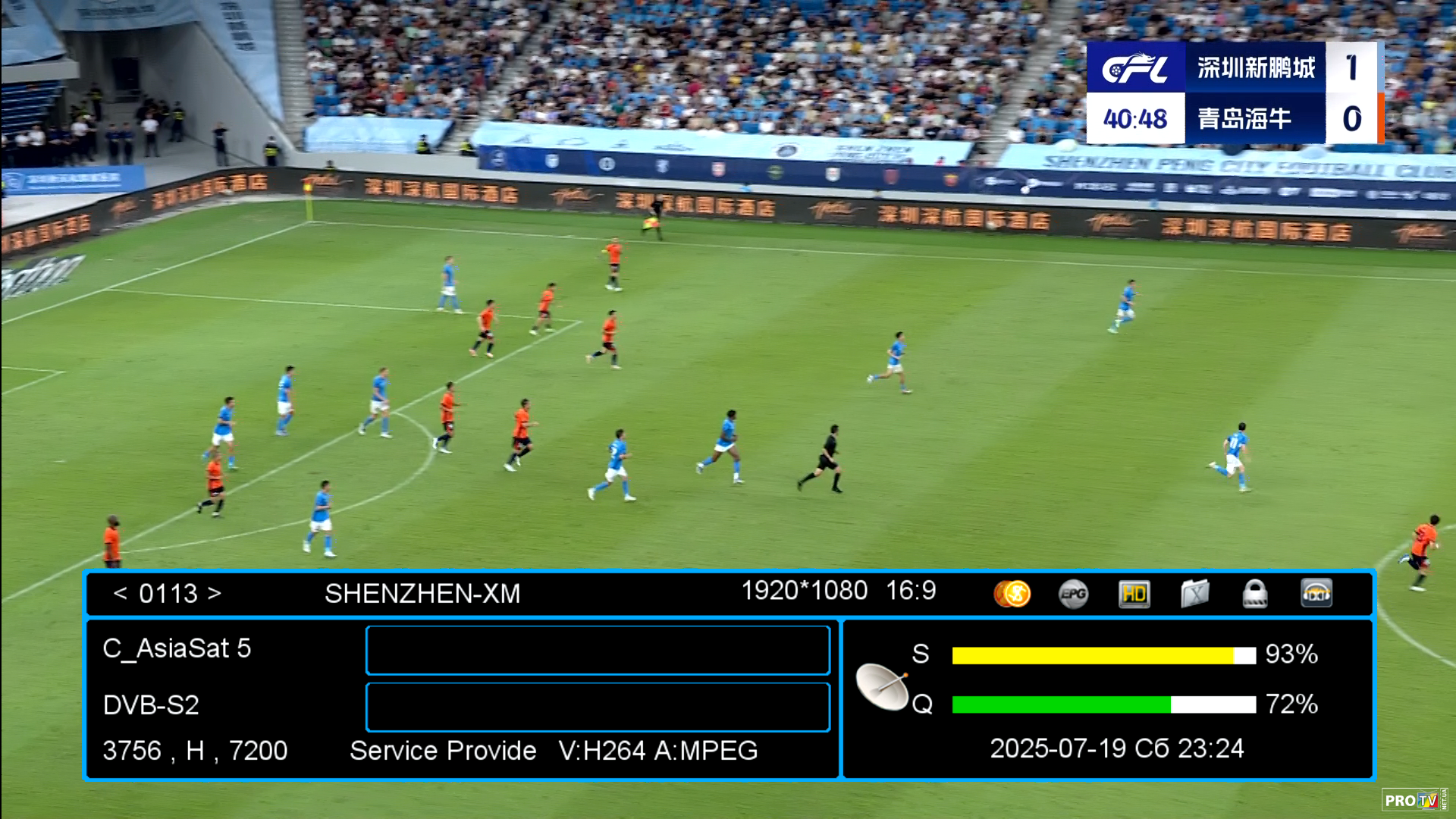Screen dimensions: 1456x819
Task: Go to the previous channel with the left arrow
Action: (120, 593)
